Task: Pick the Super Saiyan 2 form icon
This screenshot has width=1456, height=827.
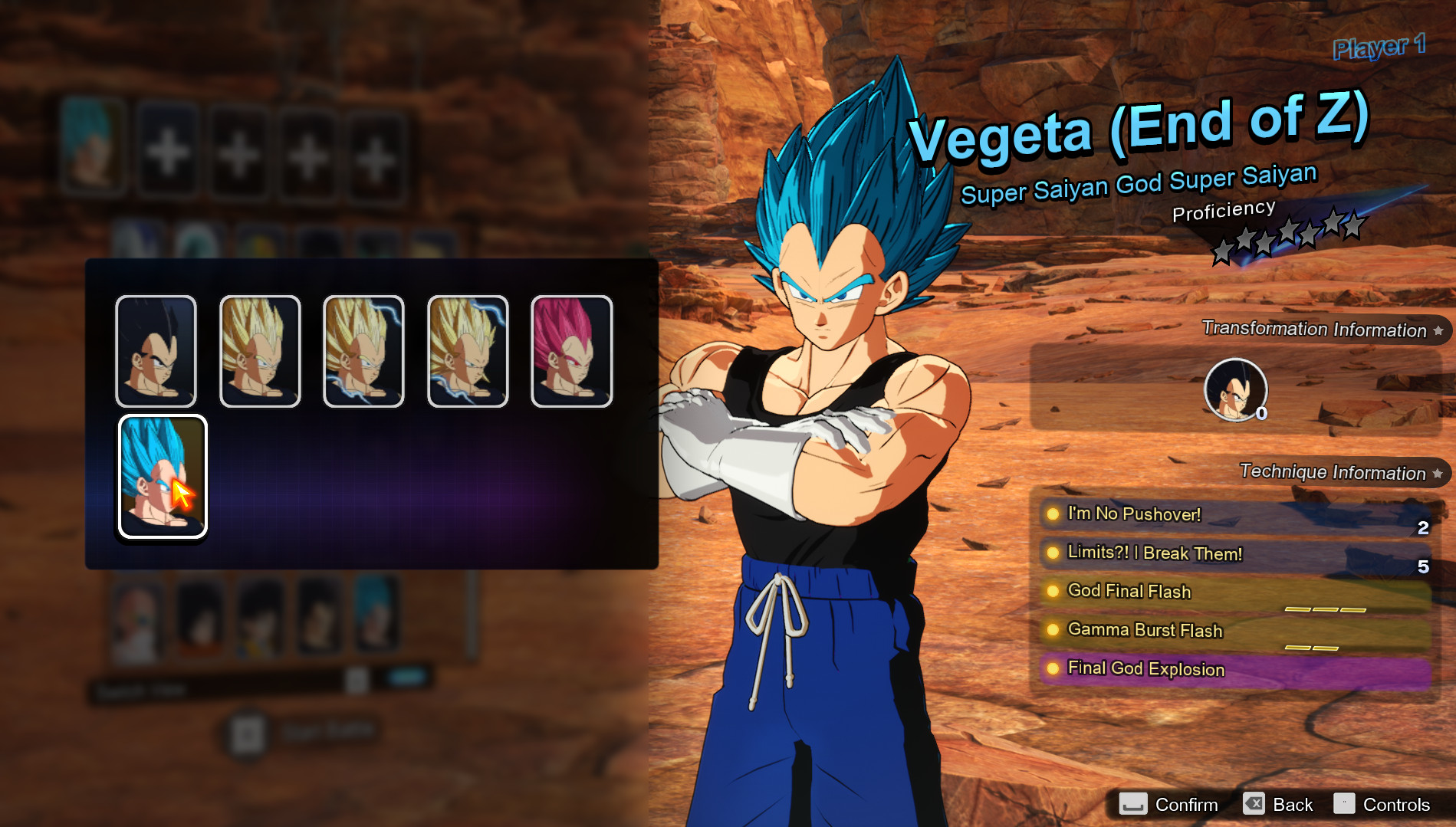Action: coord(363,351)
